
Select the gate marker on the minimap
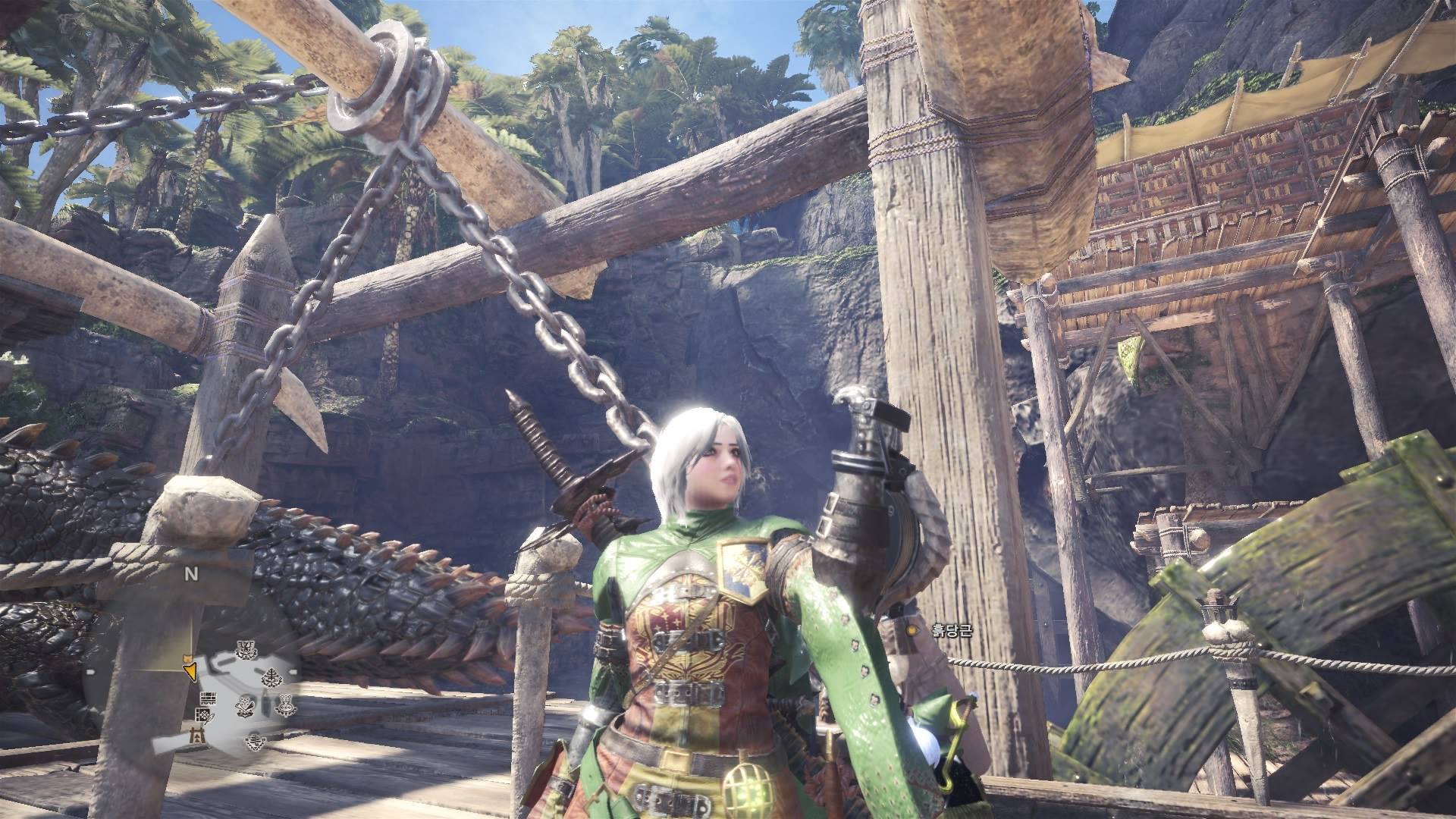click(x=197, y=736)
